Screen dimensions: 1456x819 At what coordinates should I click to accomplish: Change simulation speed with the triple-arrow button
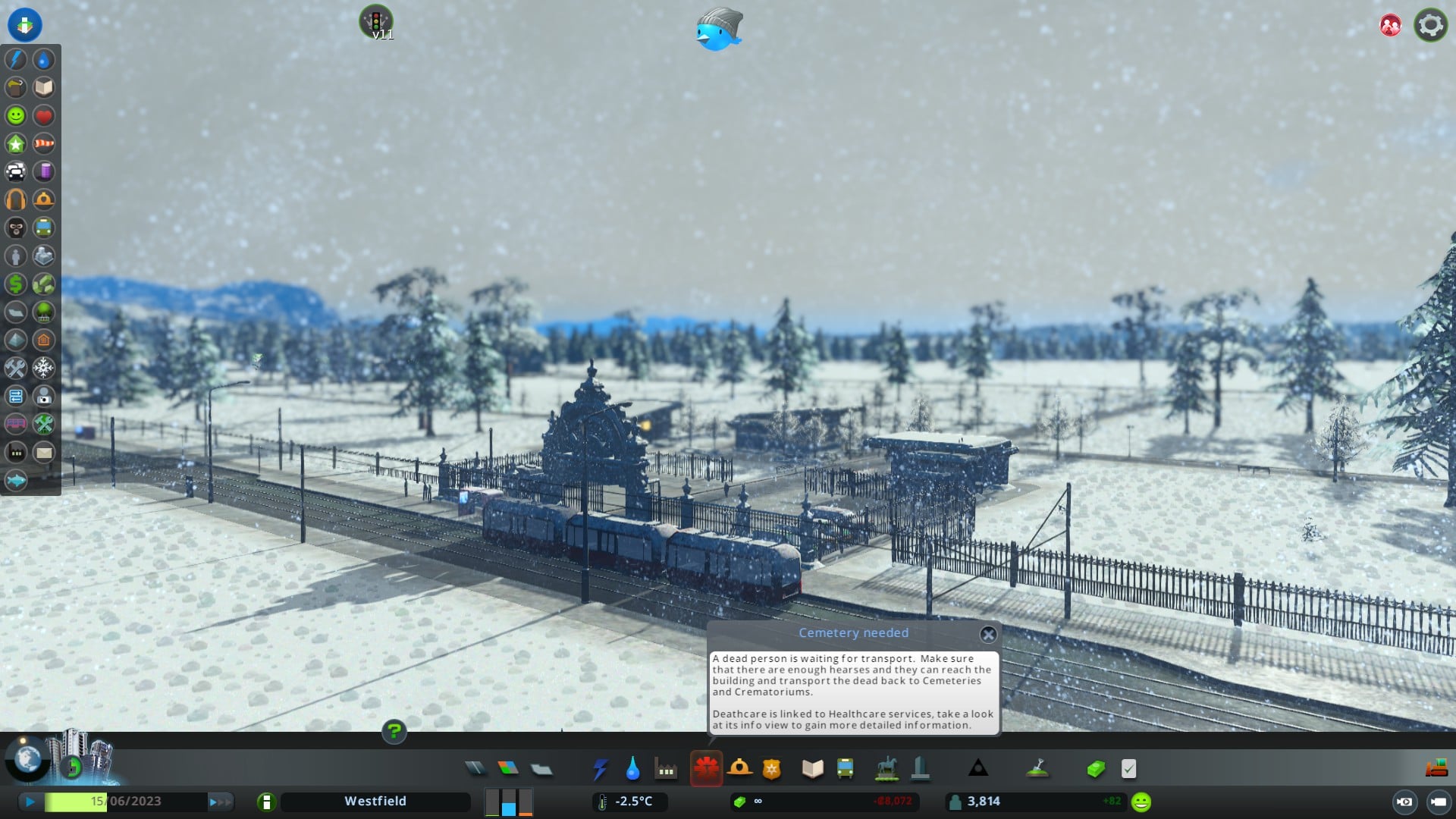(219, 802)
